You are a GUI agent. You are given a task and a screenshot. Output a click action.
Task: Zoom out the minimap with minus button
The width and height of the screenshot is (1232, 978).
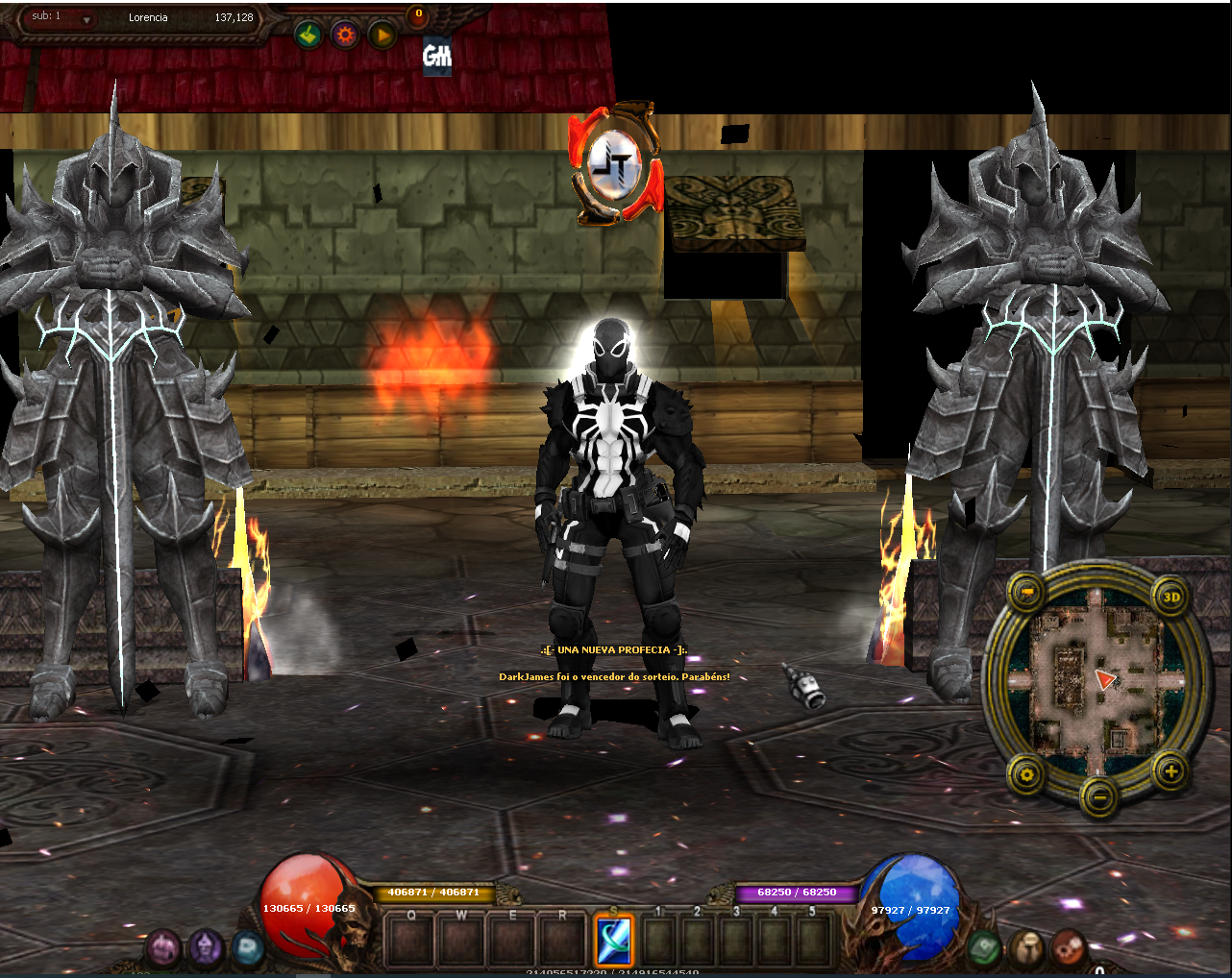pyautogui.click(x=1098, y=796)
